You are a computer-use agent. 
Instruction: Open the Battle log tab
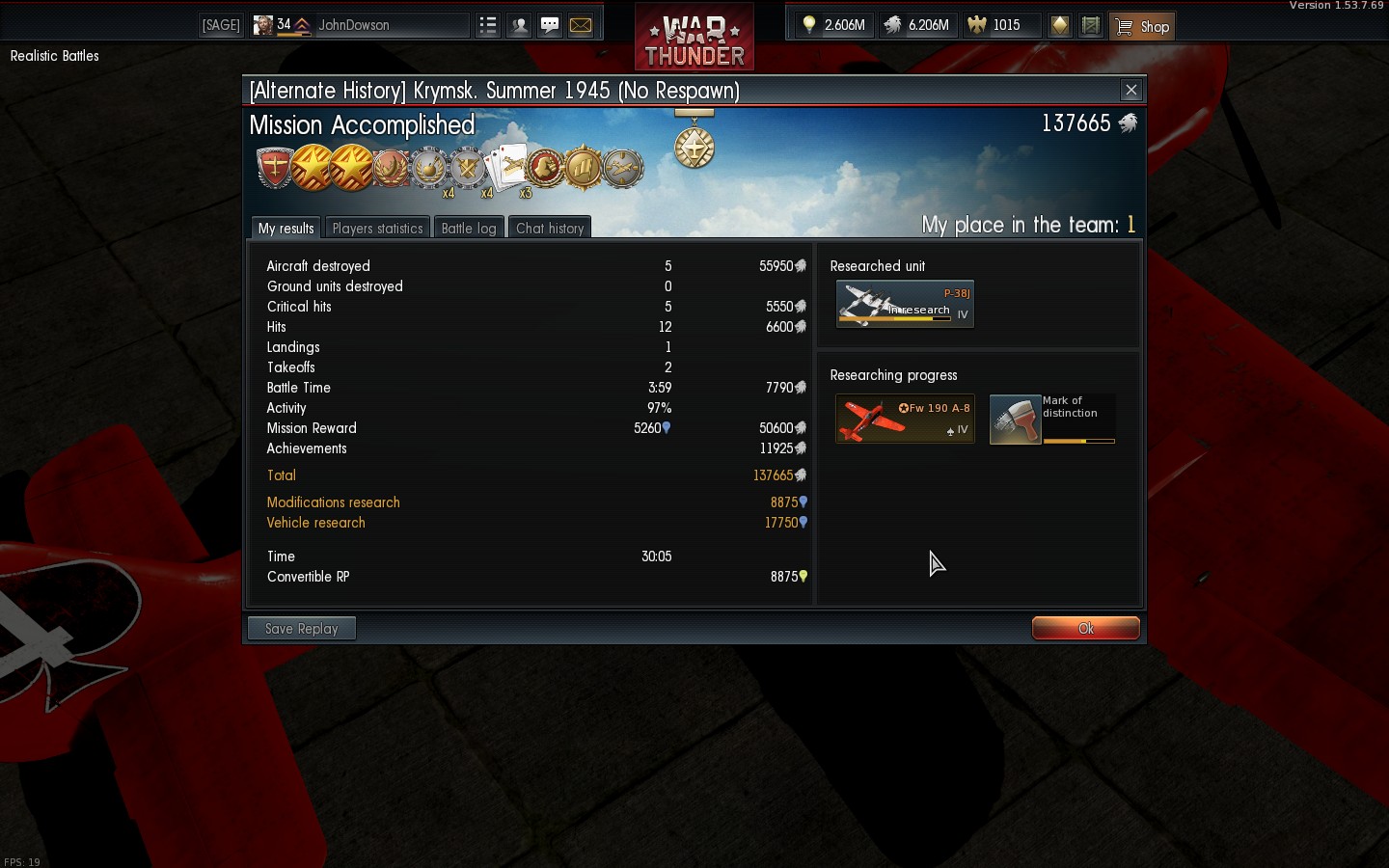pos(468,229)
